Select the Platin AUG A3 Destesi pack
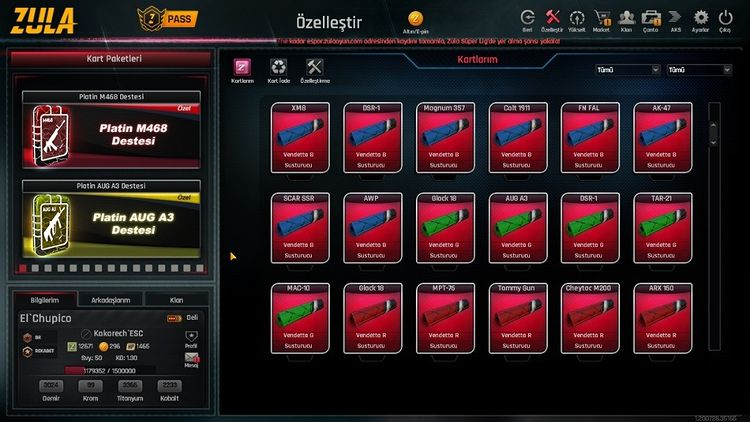Viewport: 750px width, 422px height. point(111,222)
